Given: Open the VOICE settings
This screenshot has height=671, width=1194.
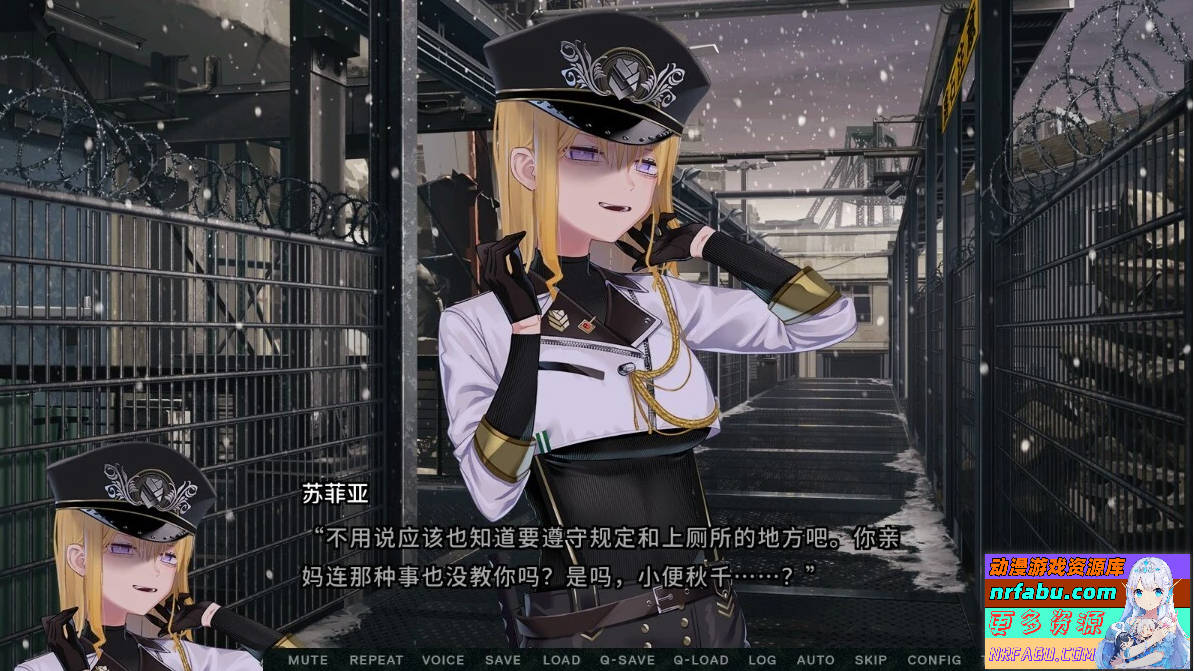Looking at the screenshot, I should click(x=443, y=660).
